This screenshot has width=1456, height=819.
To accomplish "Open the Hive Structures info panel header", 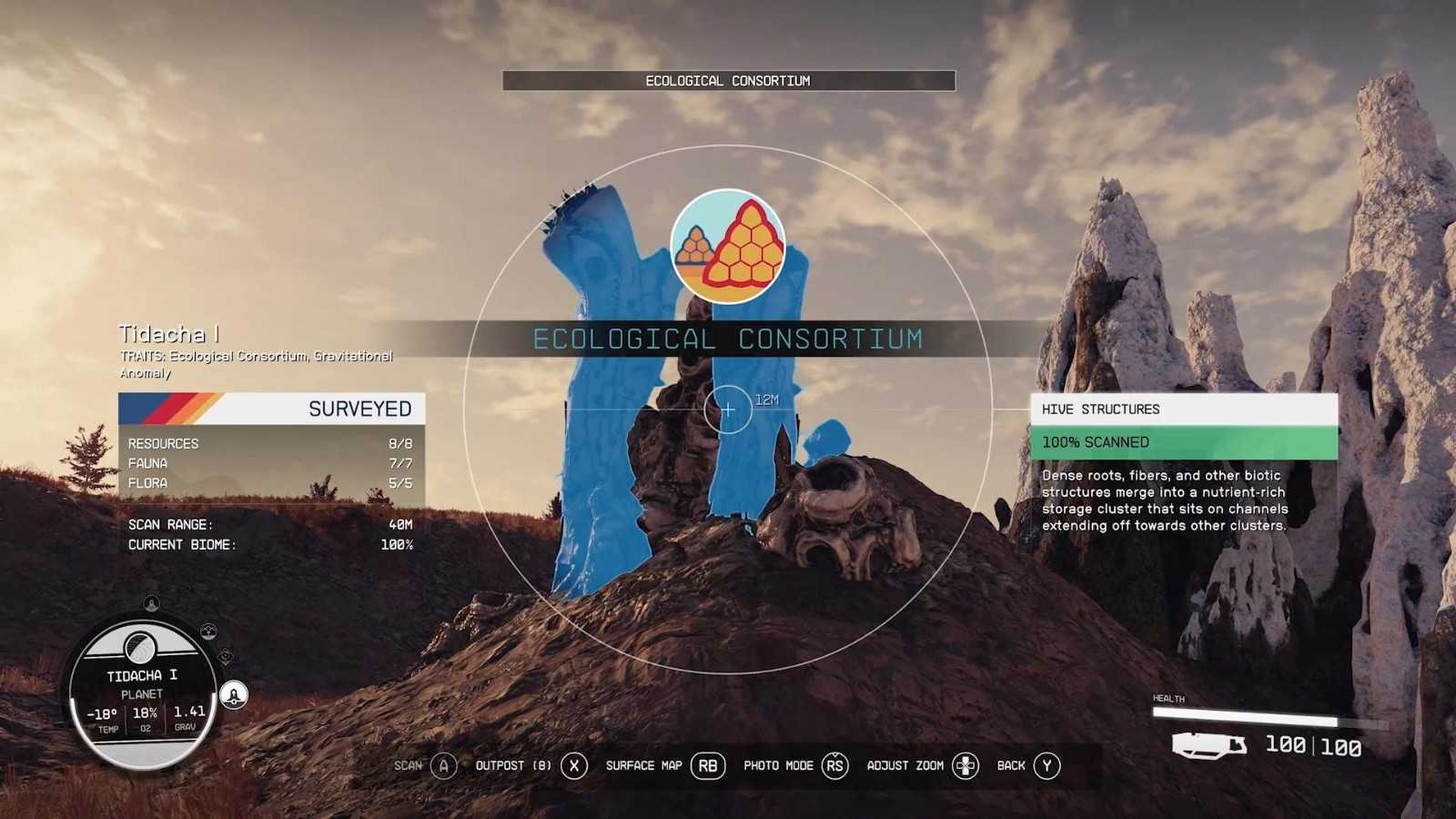I will click(1183, 409).
